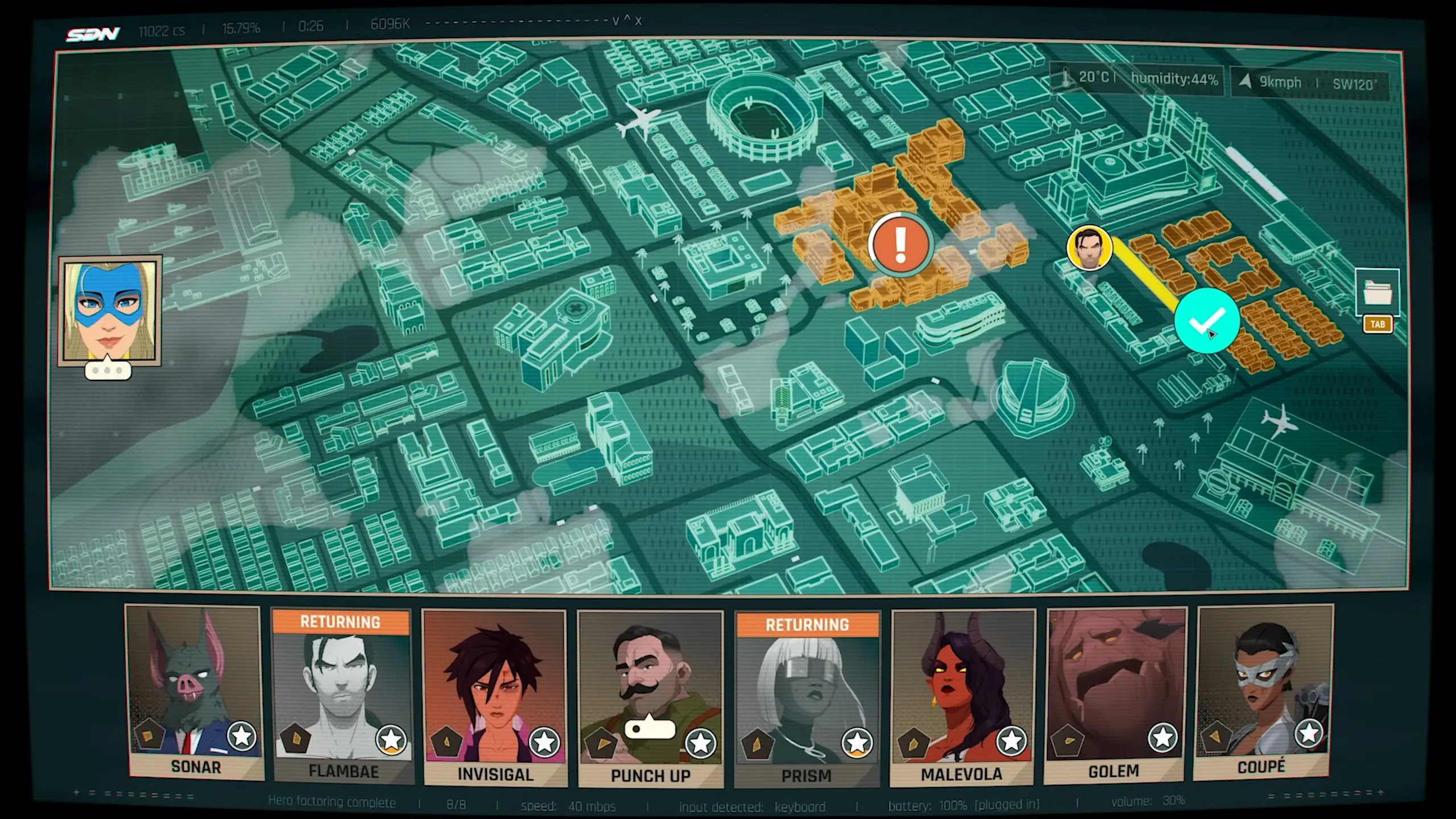Open the speech bubble on Punch Up's card
Viewport: 1456px width, 819px height.
click(x=650, y=729)
